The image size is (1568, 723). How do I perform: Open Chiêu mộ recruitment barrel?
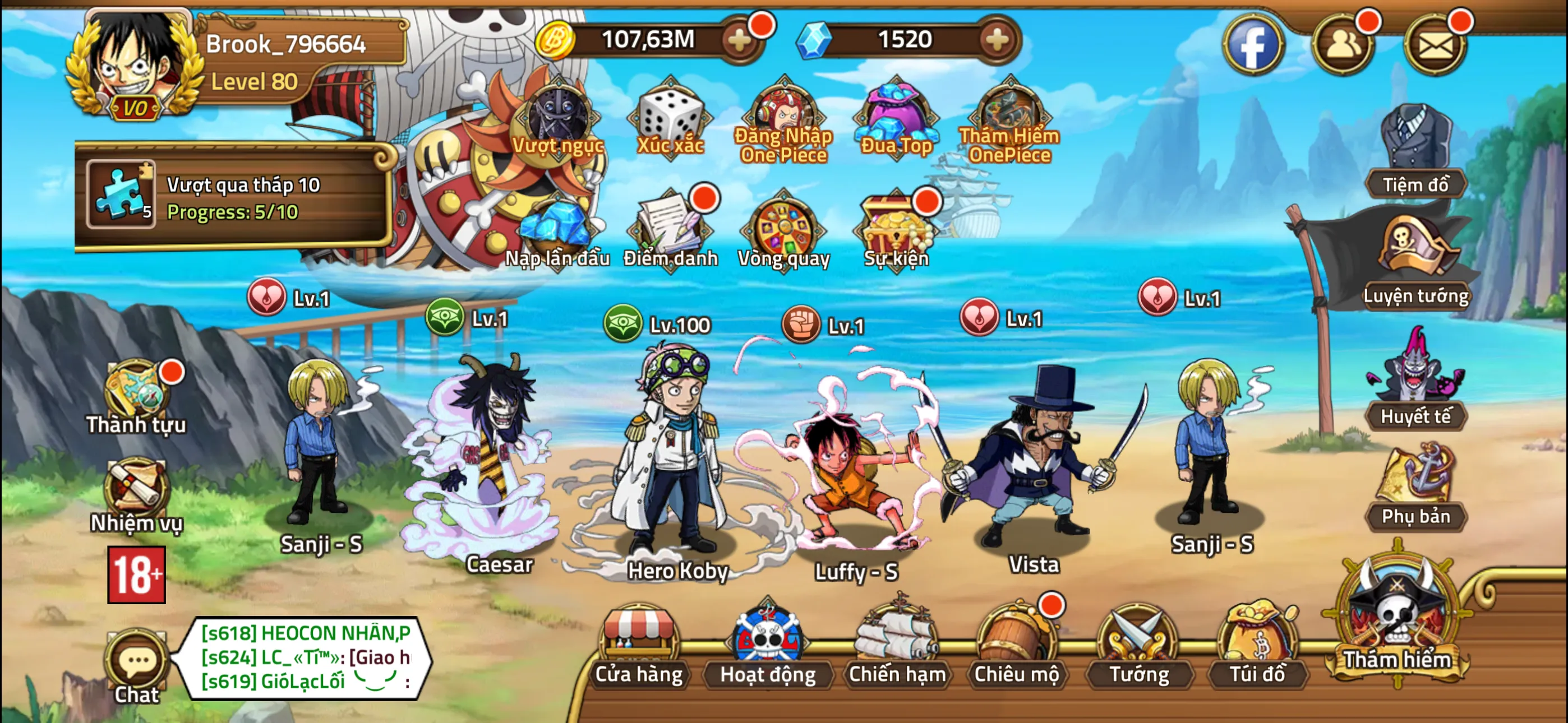tap(1017, 646)
